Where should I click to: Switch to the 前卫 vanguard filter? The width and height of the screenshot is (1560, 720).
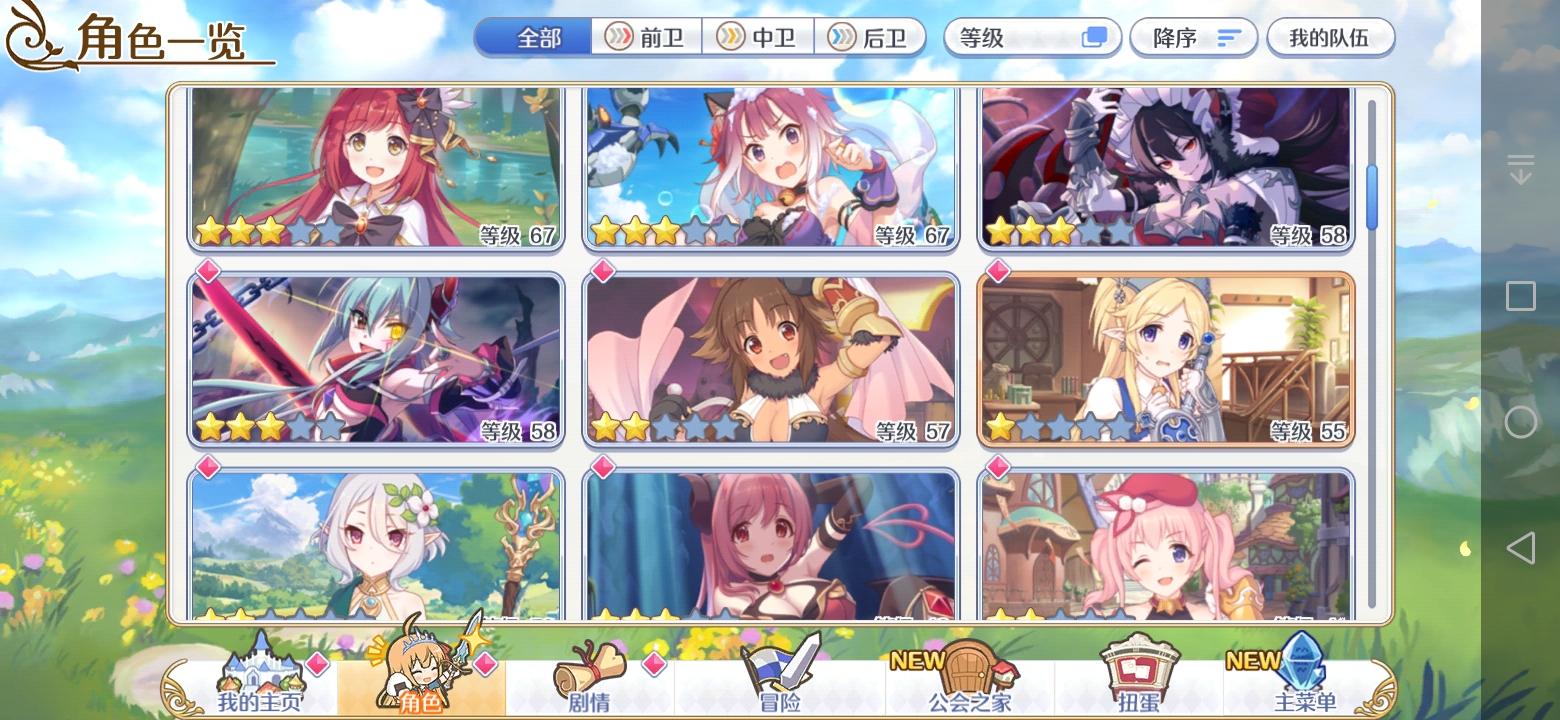[645, 37]
